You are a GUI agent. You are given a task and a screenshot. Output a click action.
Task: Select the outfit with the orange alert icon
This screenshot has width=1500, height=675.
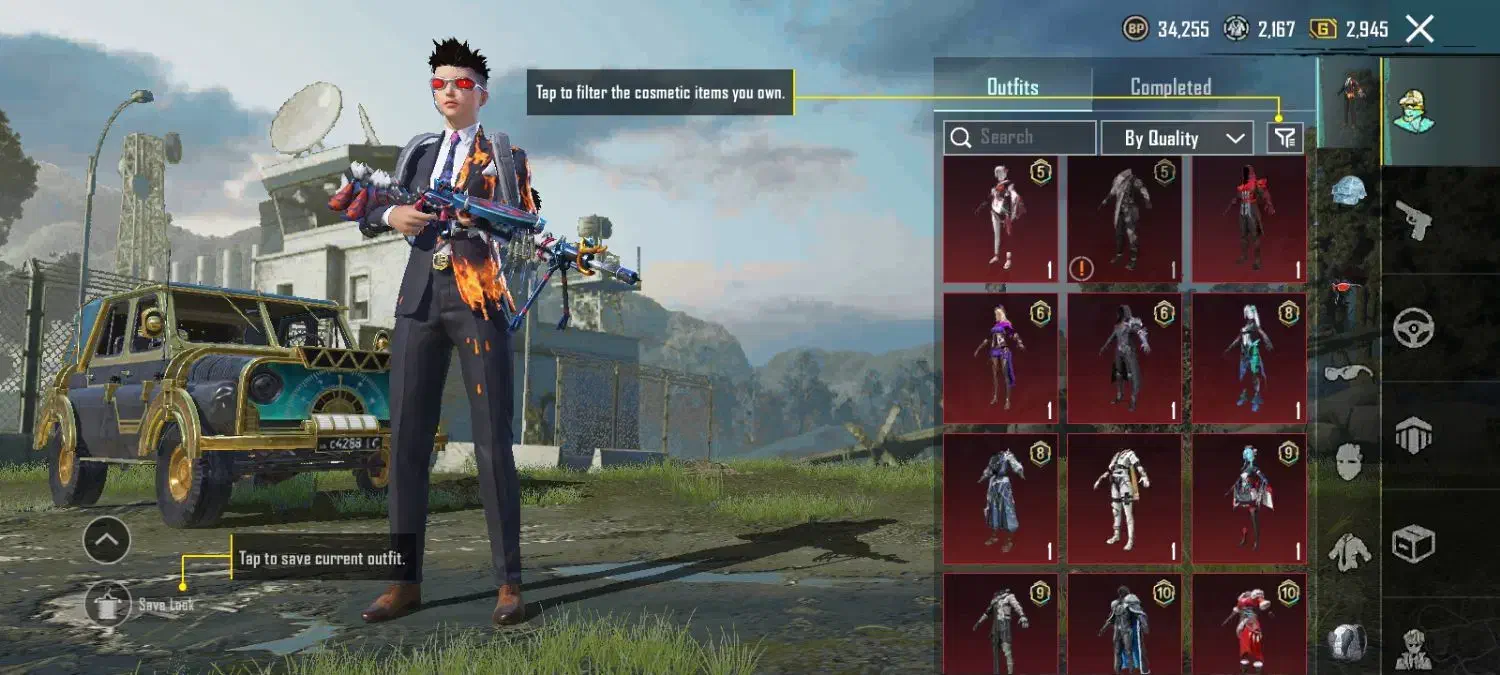[1125, 218]
